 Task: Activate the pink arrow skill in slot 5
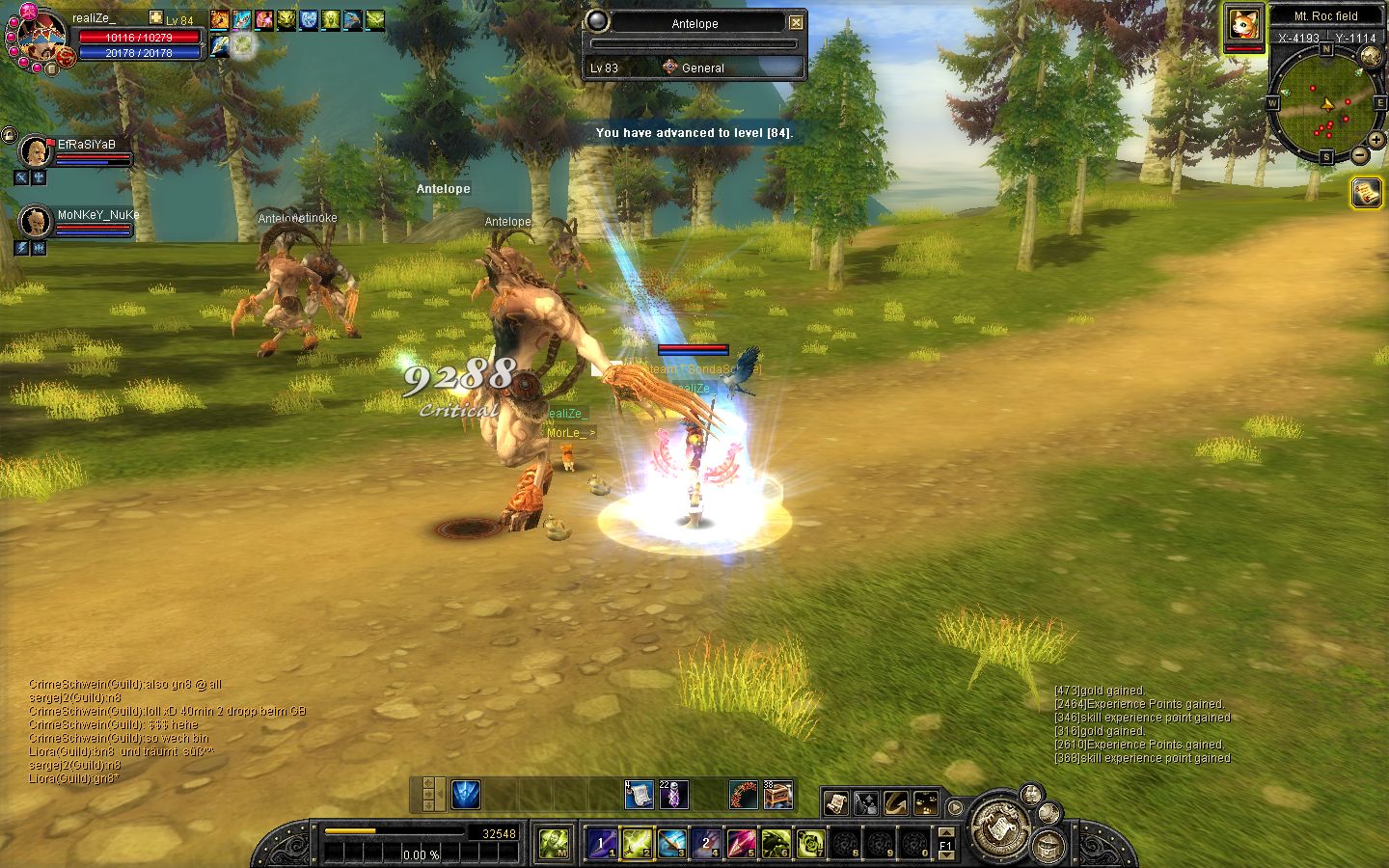pyautogui.click(x=741, y=844)
